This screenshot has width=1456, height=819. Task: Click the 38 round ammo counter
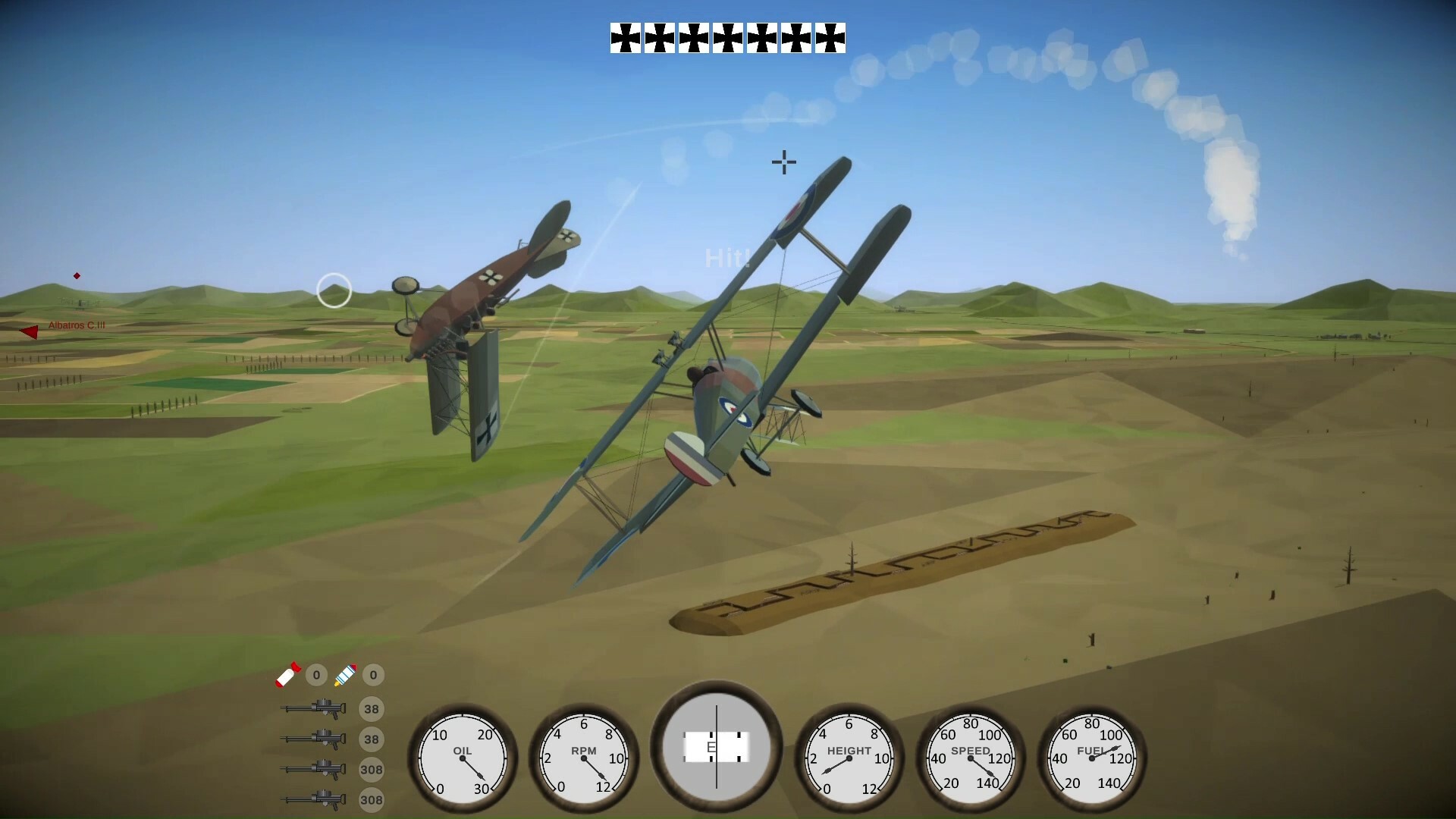pos(372,708)
